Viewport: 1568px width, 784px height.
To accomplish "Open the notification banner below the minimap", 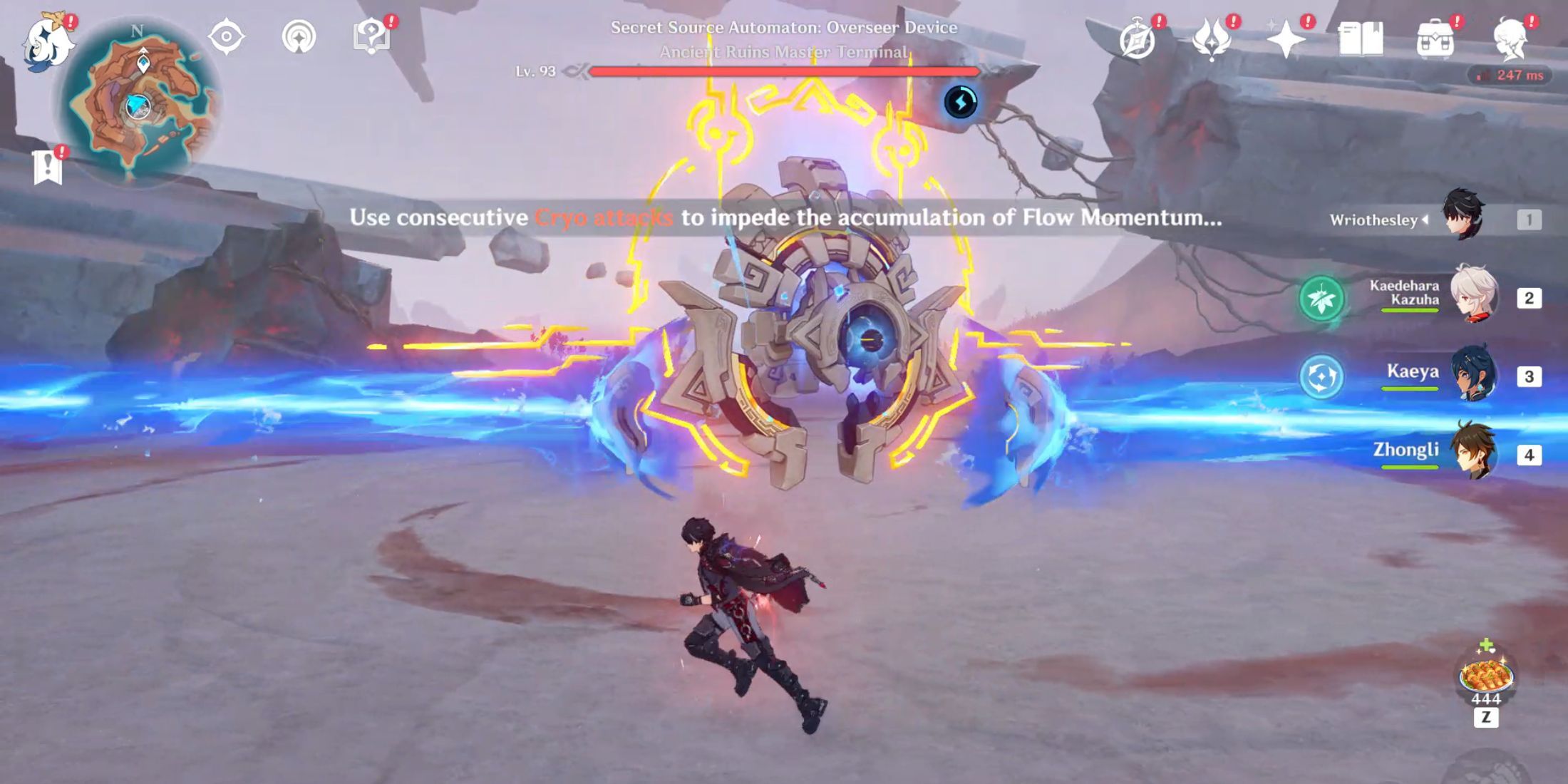I will pos(48,167).
